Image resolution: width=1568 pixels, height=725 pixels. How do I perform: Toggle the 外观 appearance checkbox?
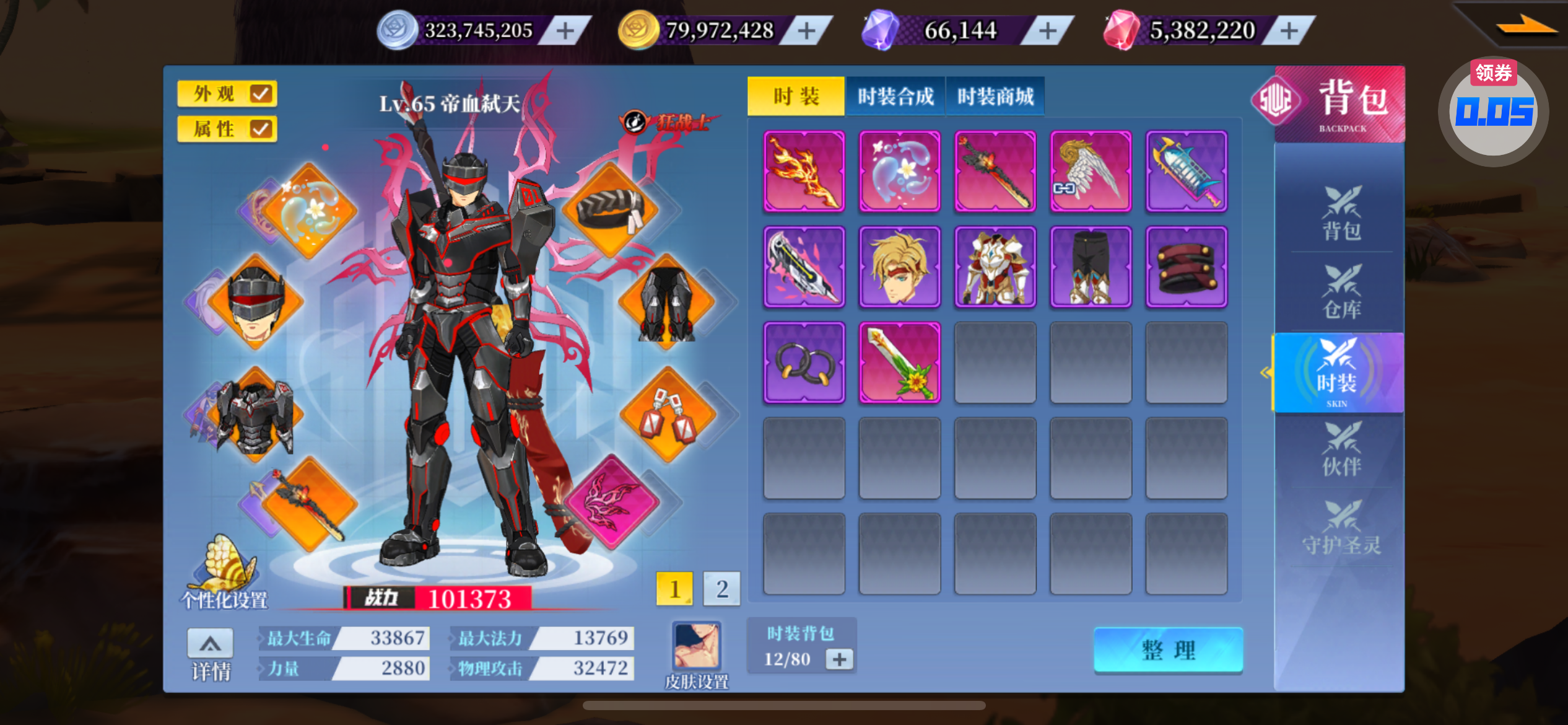[261, 94]
